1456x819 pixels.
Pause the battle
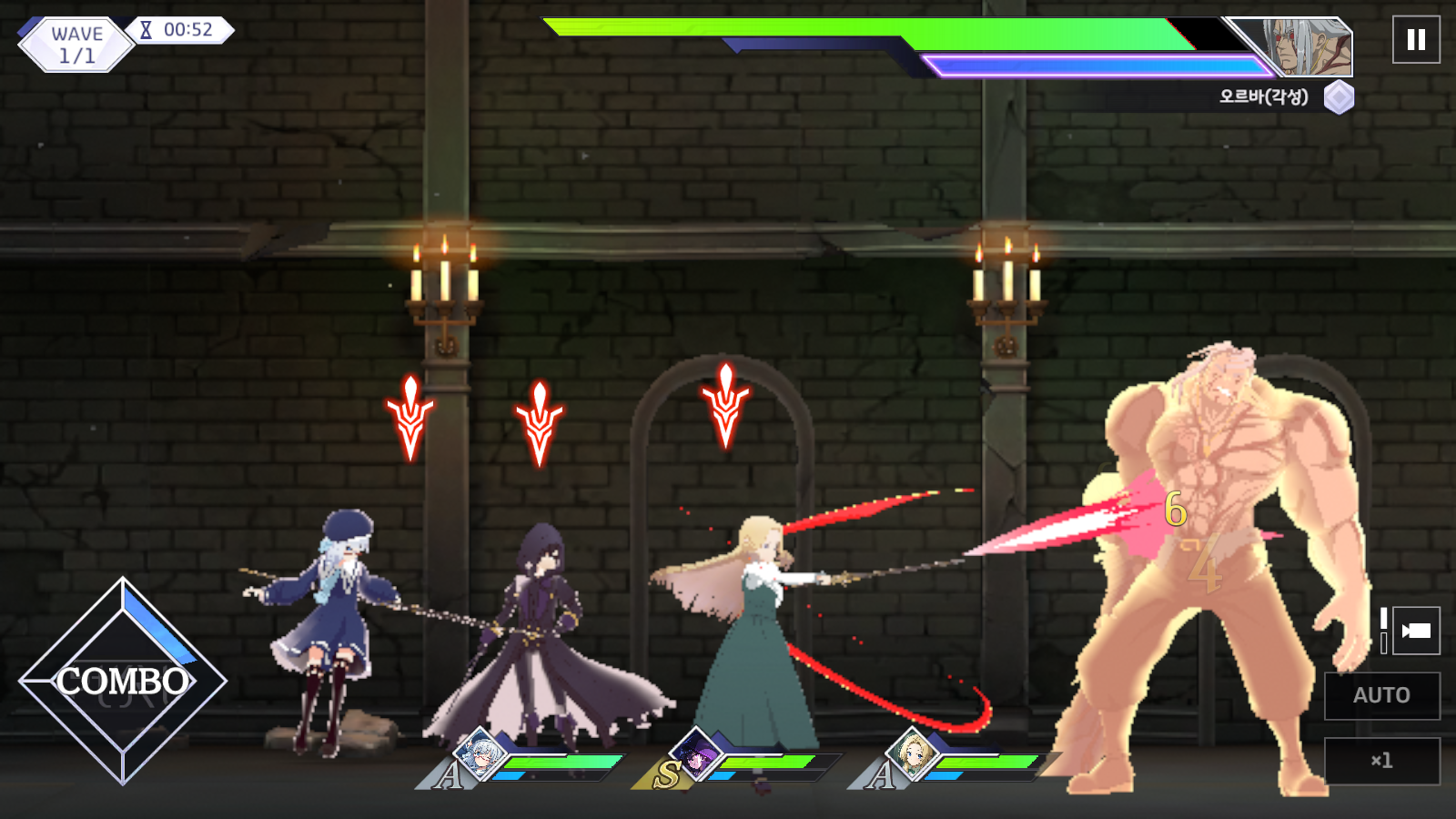[x=1416, y=40]
